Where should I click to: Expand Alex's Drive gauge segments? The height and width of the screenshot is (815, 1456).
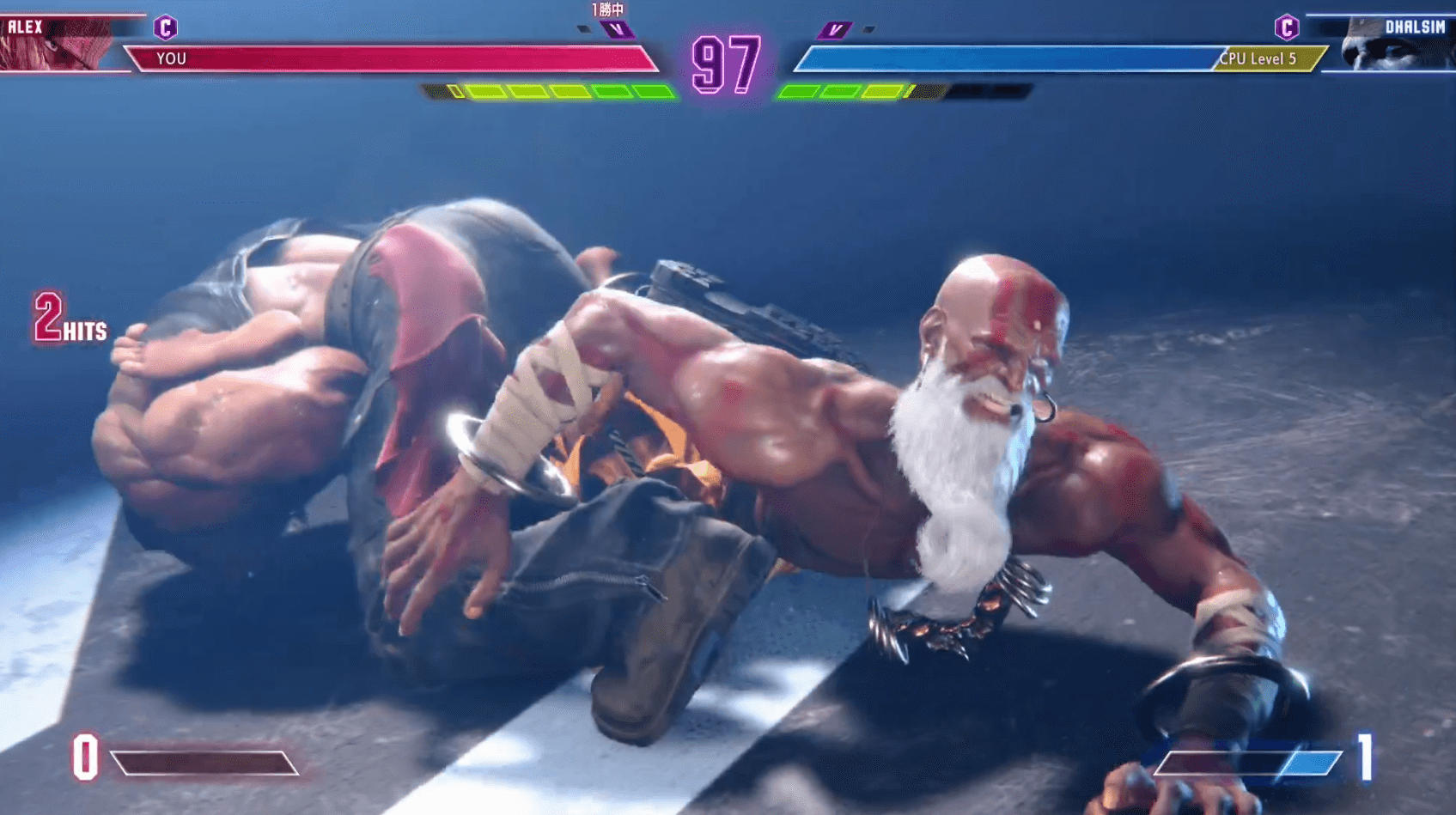[x=550, y=90]
